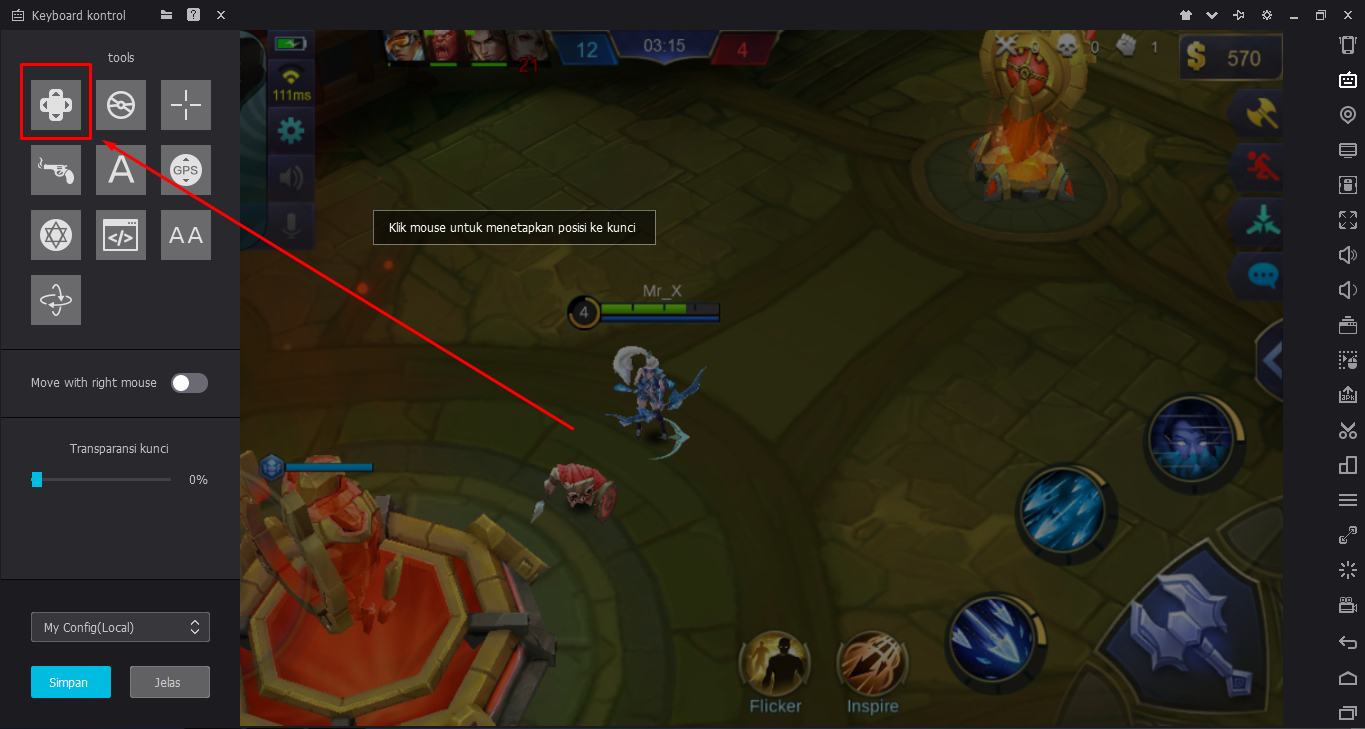
Task: Select the steering wheel control tool
Action: pos(120,104)
